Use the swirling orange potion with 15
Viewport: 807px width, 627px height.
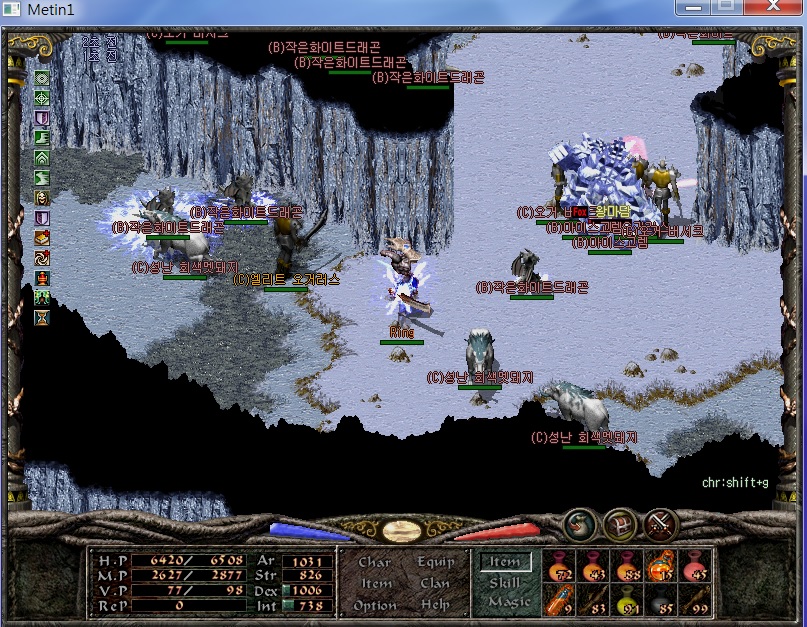point(662,566)
